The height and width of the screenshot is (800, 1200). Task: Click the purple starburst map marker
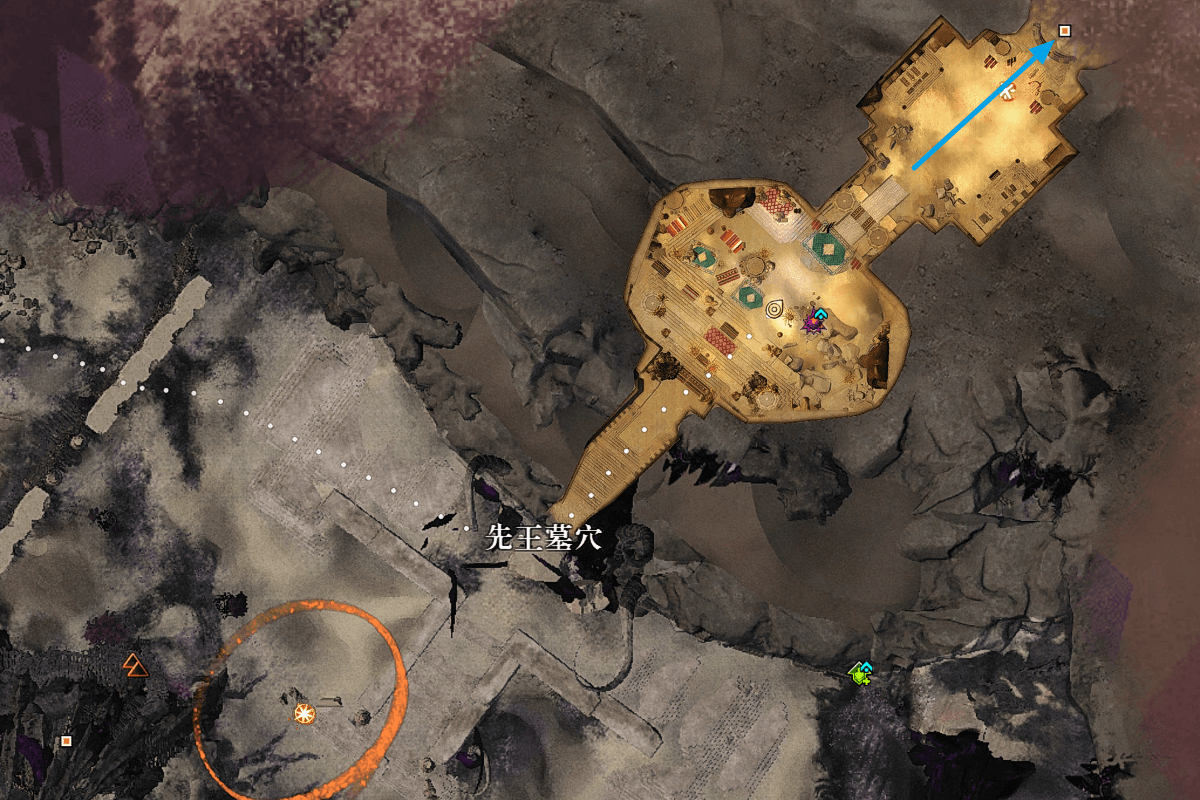point(812,323)
